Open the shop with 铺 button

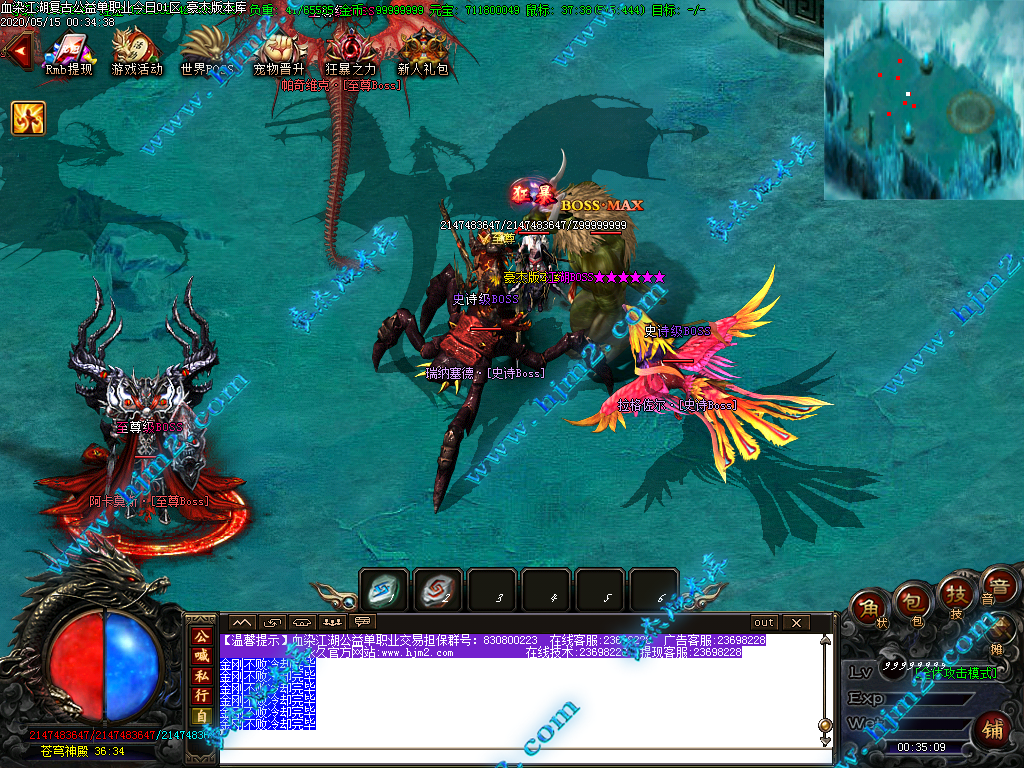pos(992,727)
